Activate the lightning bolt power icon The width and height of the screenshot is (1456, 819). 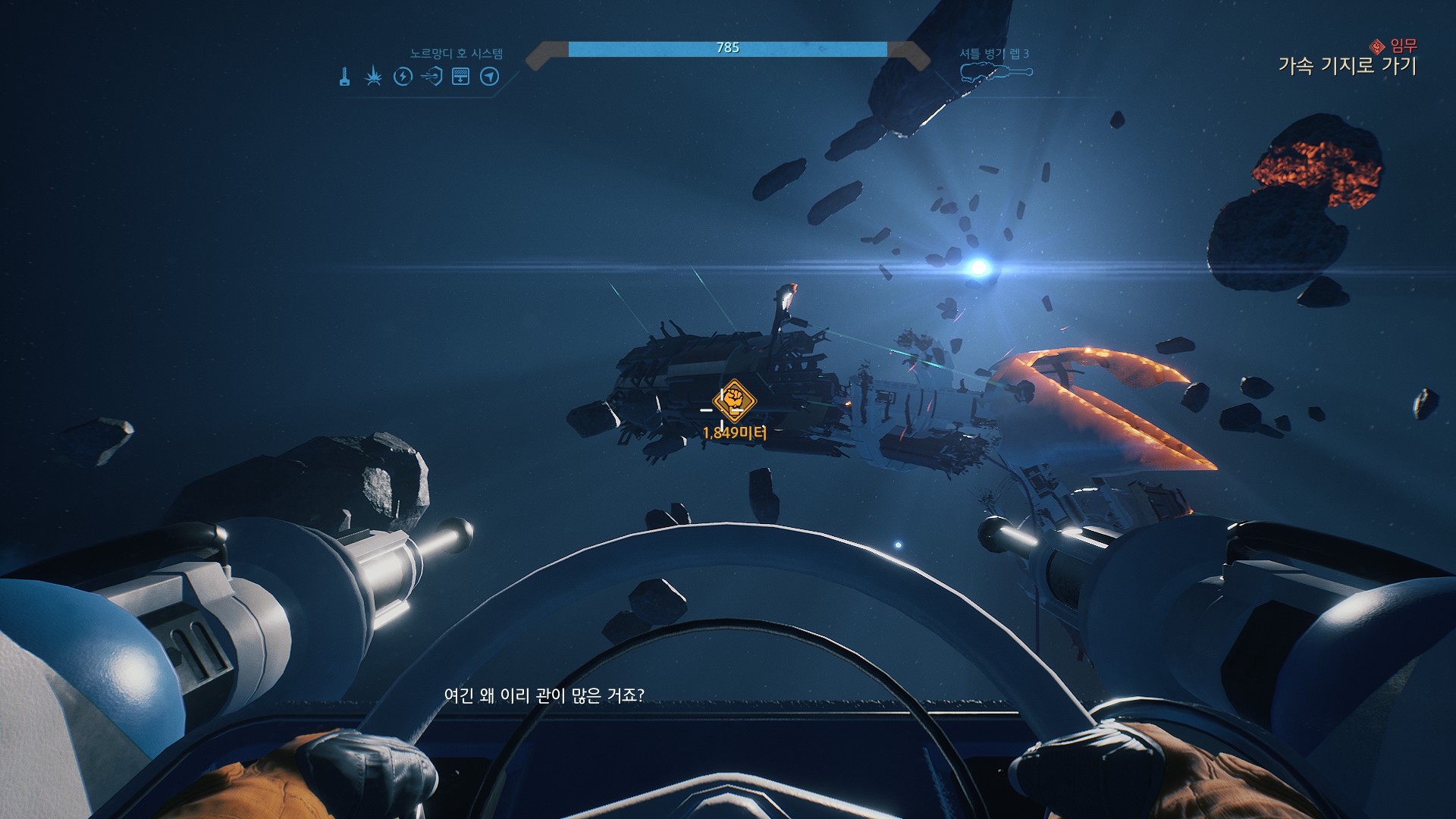[403, 77]
